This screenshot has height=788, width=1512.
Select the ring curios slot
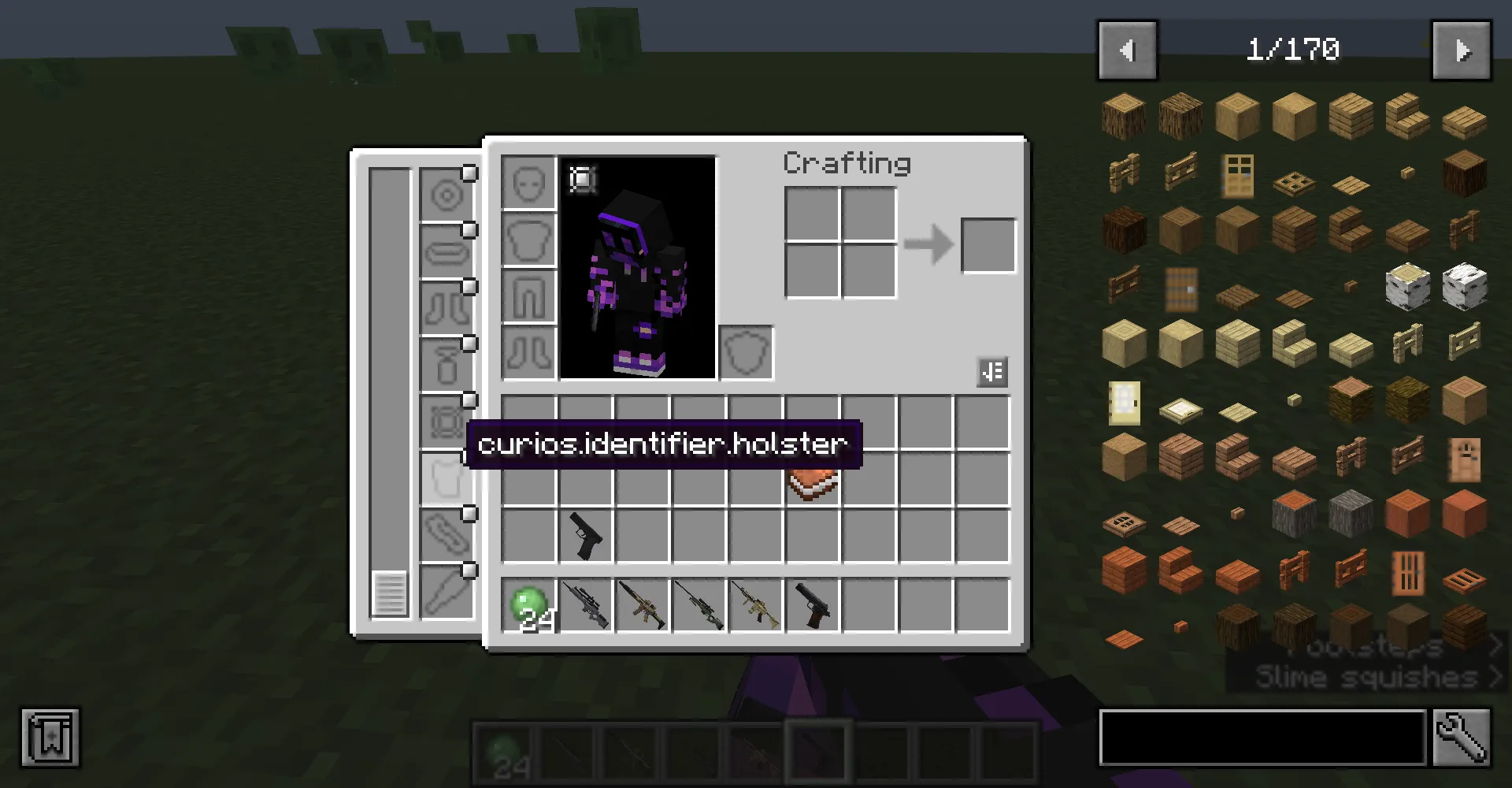447,196
